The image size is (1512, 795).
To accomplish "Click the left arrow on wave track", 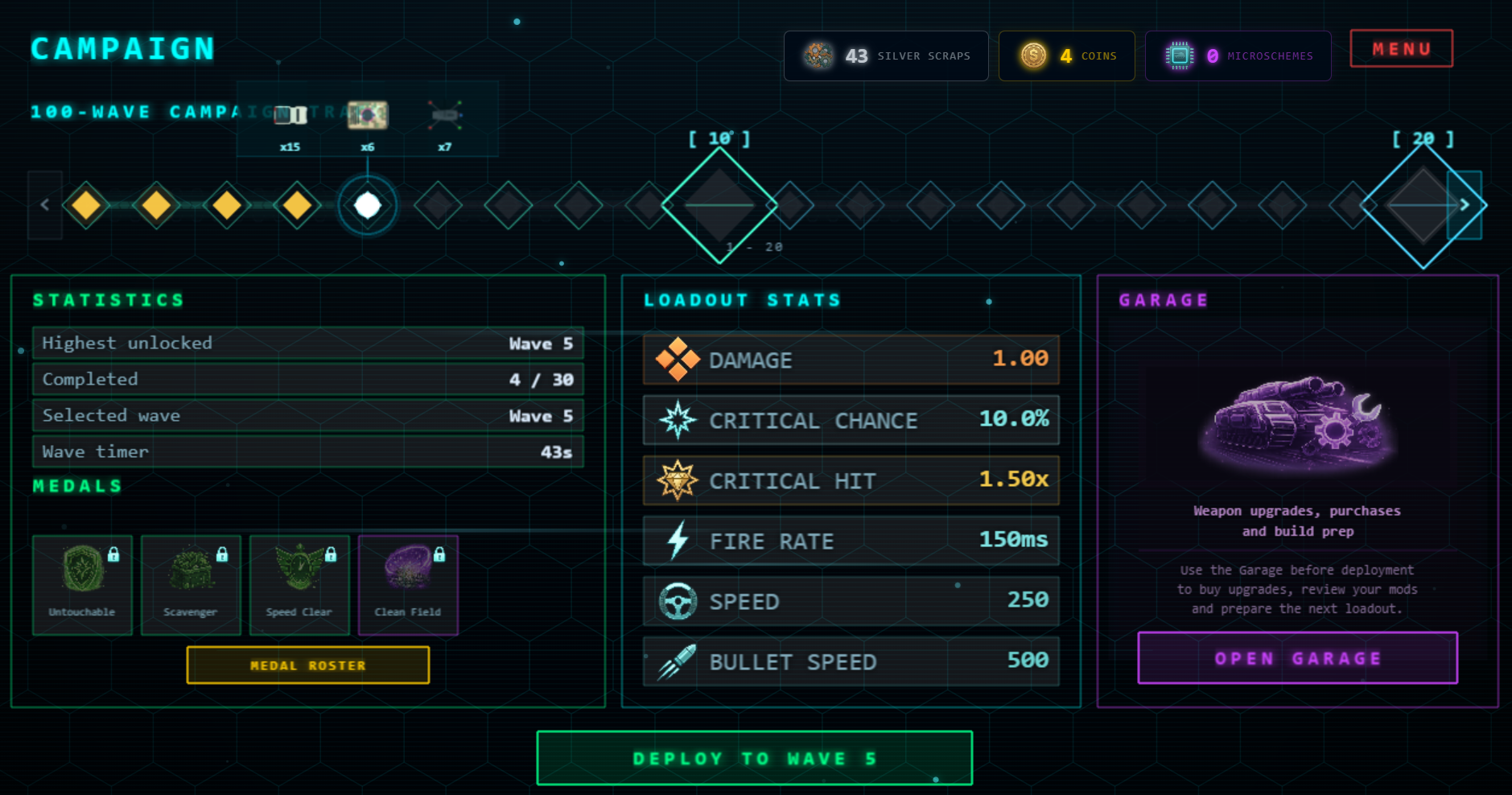I will pyautogui.click(x=45, y=205).
